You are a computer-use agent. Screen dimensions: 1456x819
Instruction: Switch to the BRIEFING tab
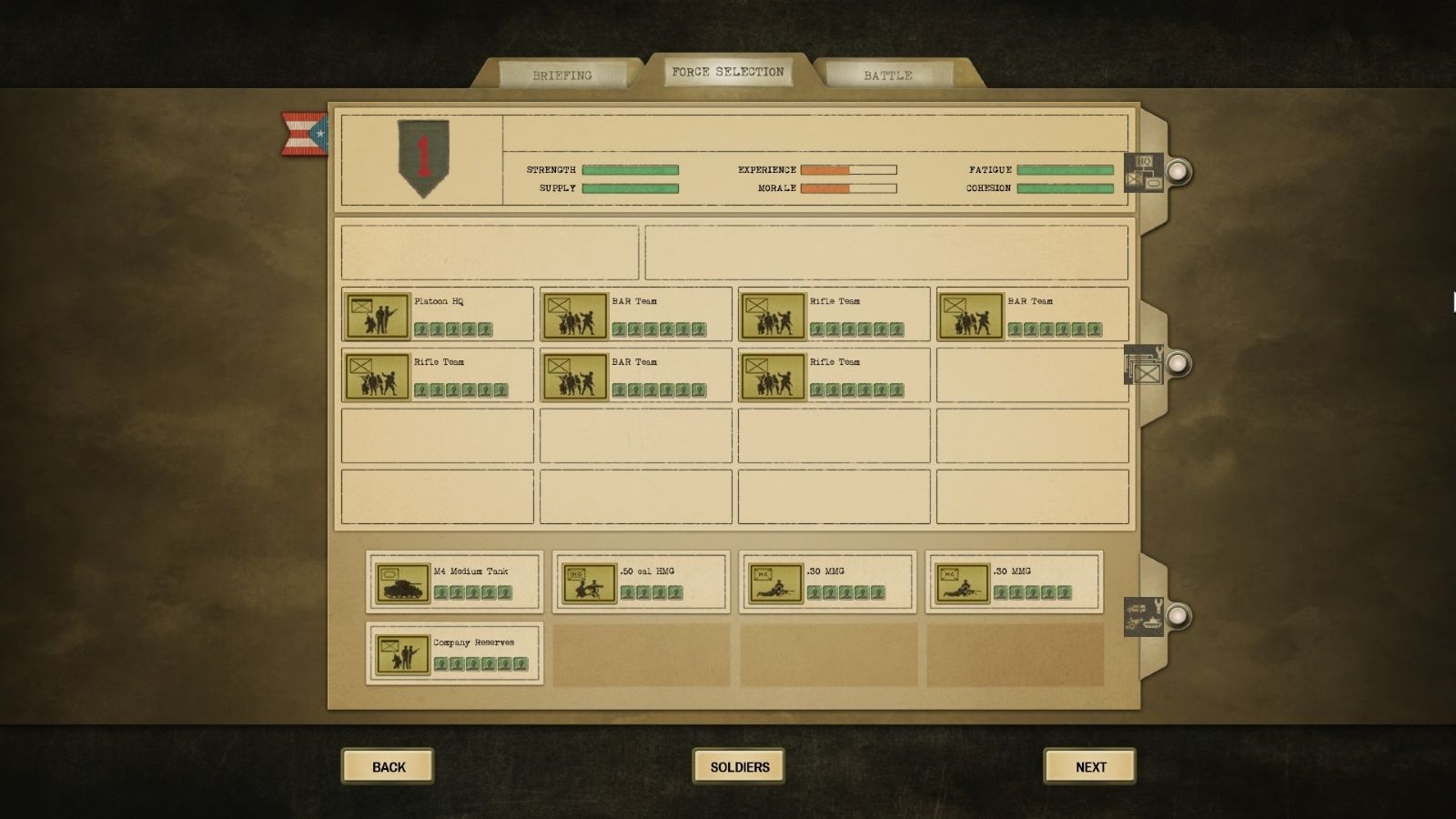564,75
